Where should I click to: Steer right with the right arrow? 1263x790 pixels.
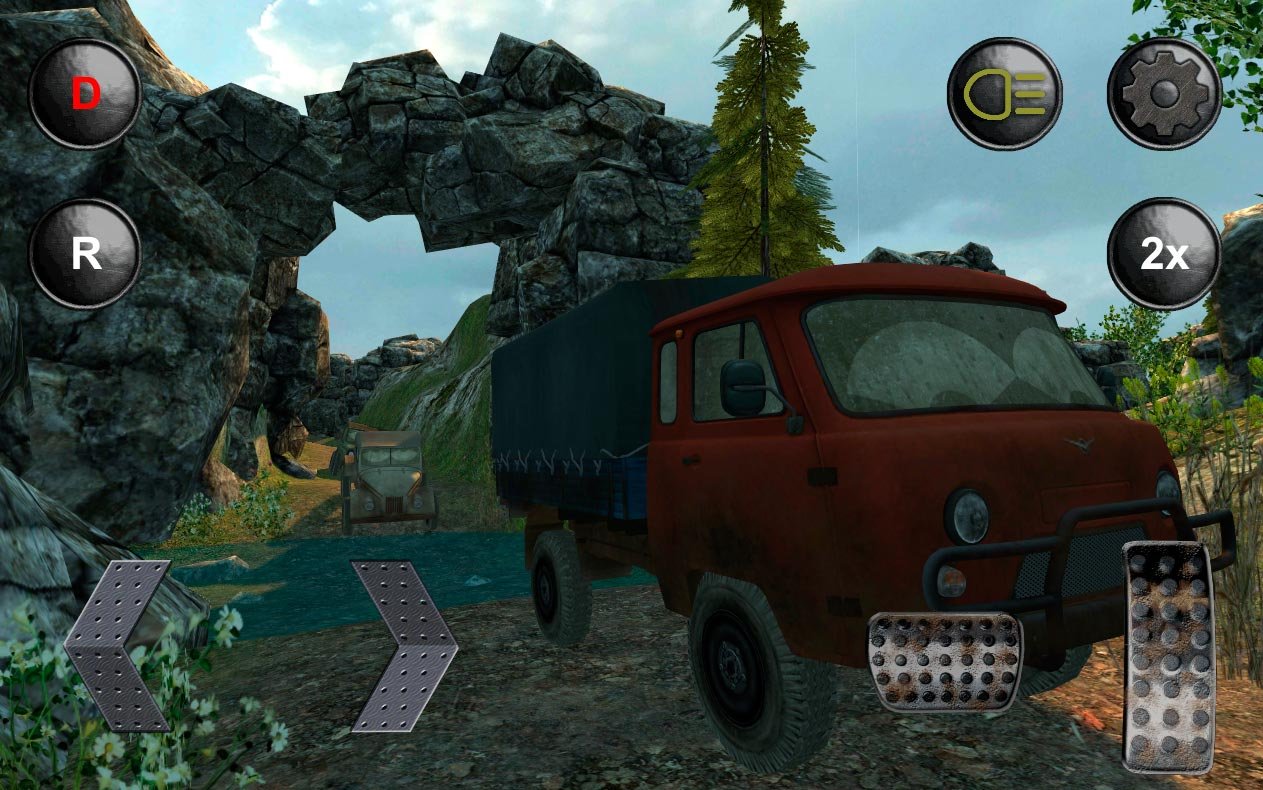tap(403, 645)
